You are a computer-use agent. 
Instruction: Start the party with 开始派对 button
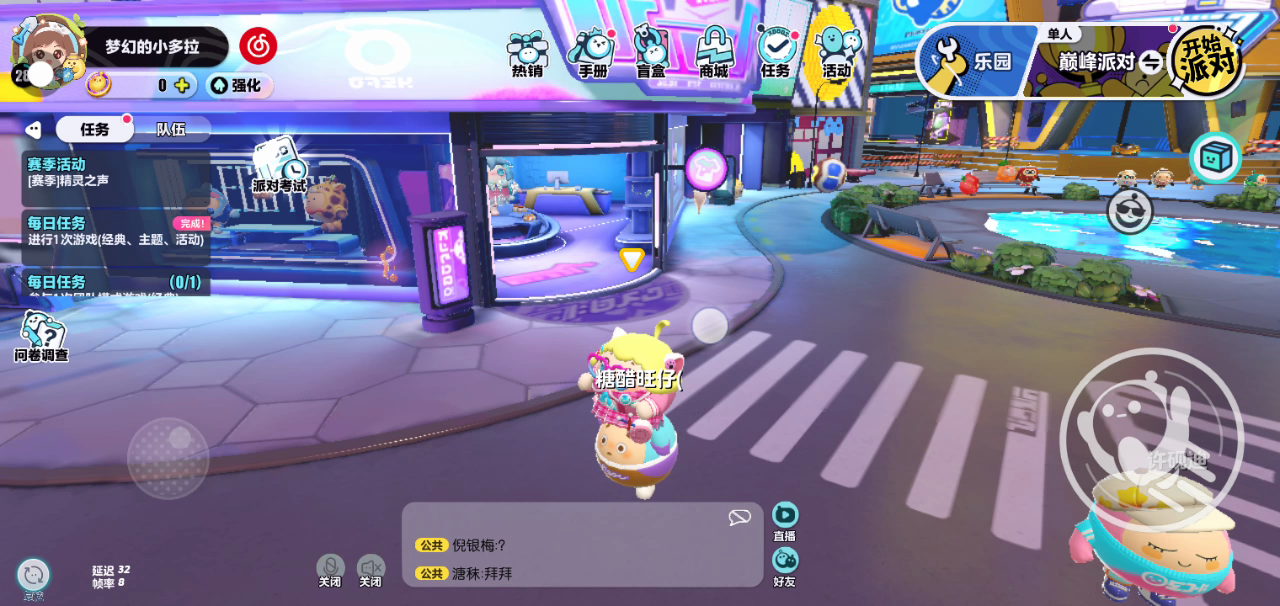point(1210,60)
